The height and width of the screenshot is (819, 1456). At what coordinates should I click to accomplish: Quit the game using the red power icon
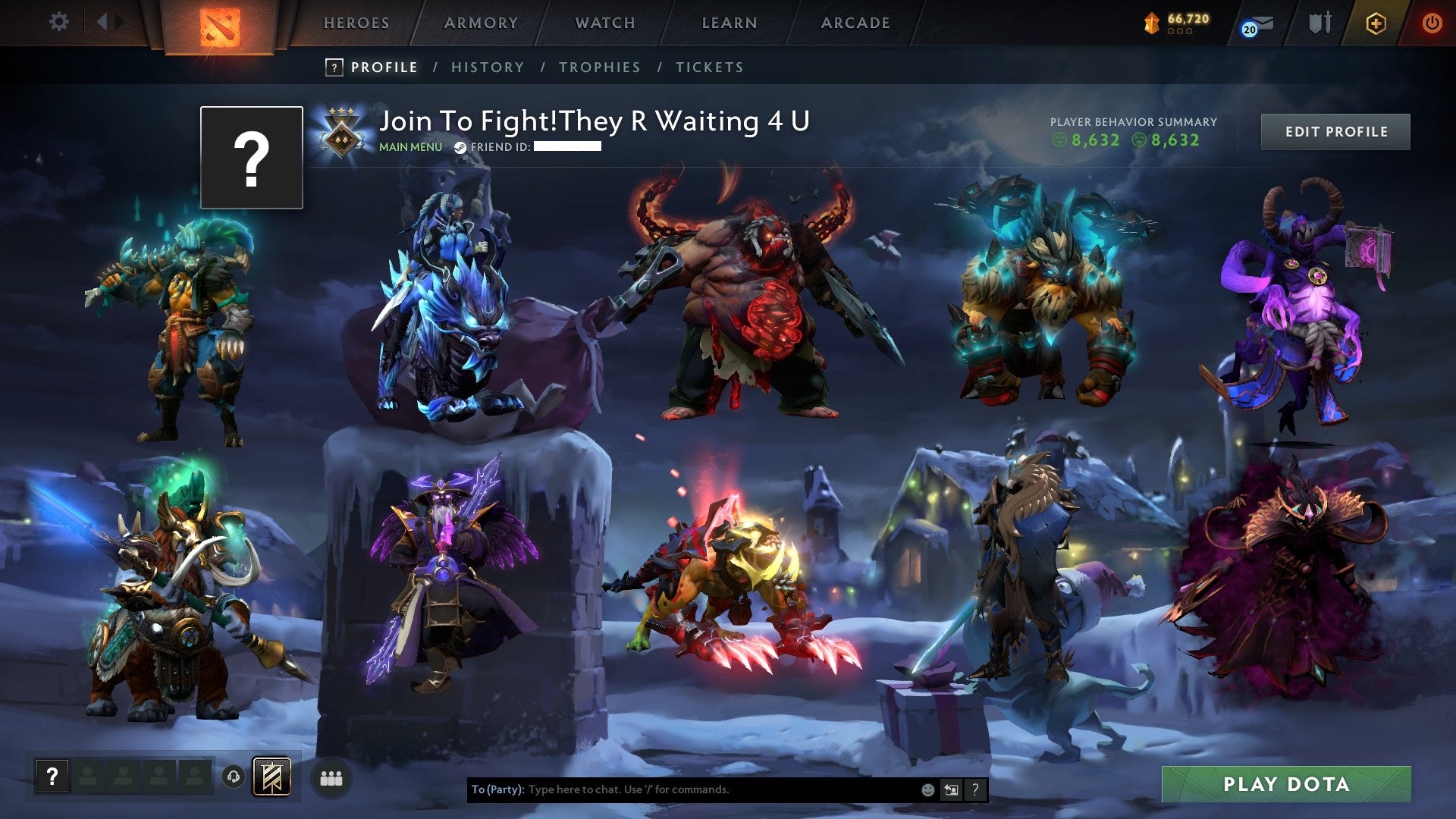tap(1432, 22)
